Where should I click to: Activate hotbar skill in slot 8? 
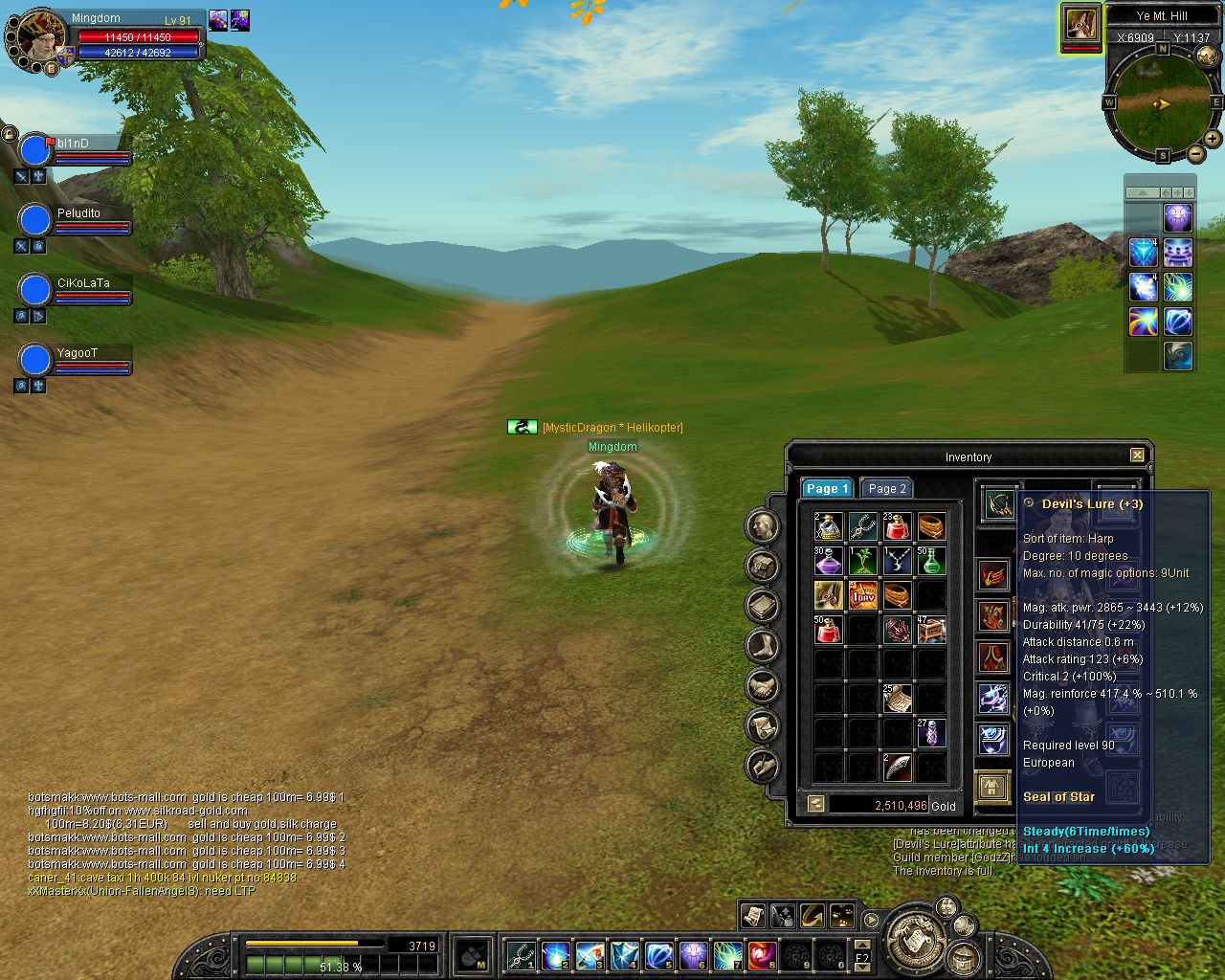pyautogui.click(x=762, y=955)
